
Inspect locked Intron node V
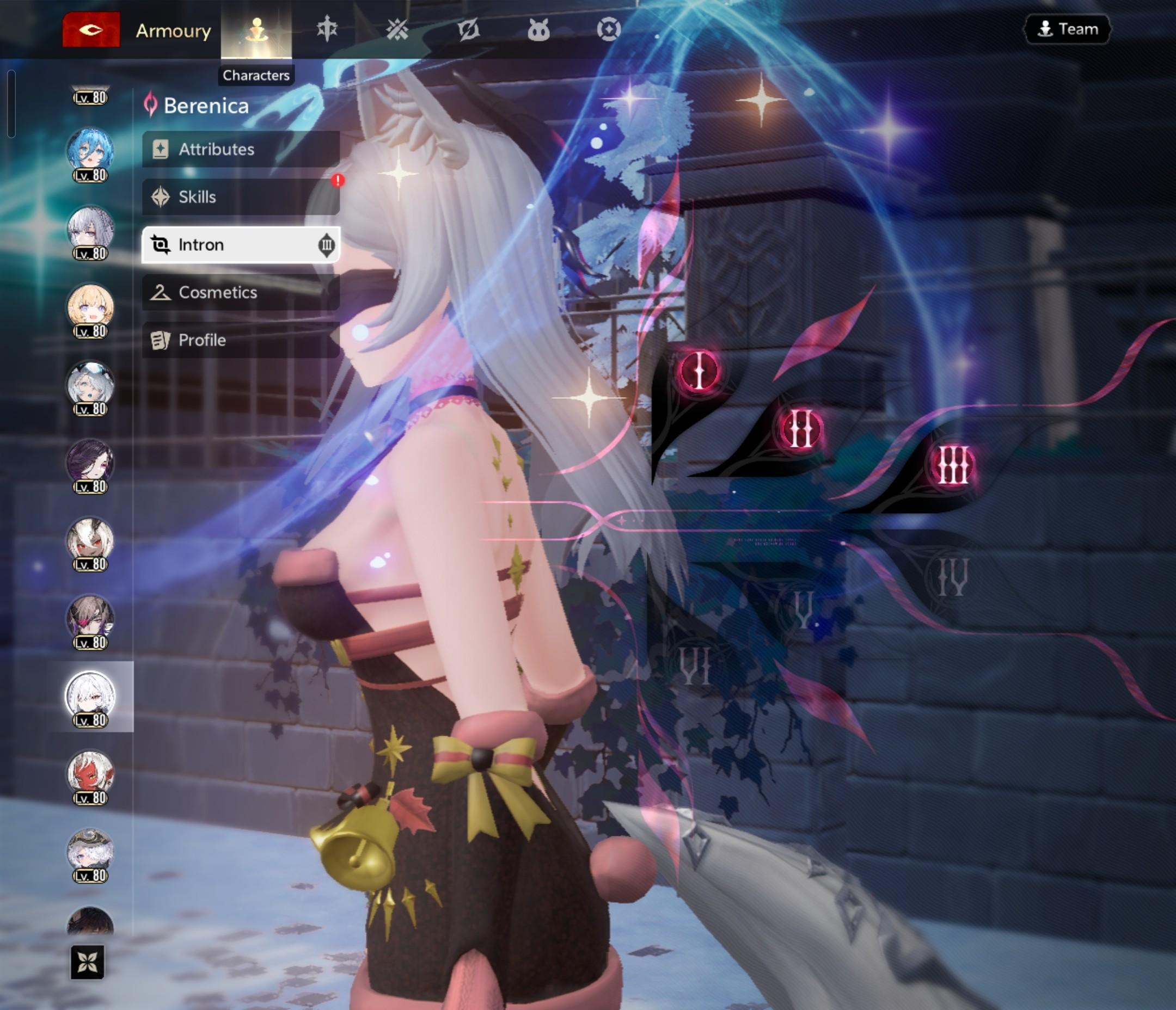[803, 610]
